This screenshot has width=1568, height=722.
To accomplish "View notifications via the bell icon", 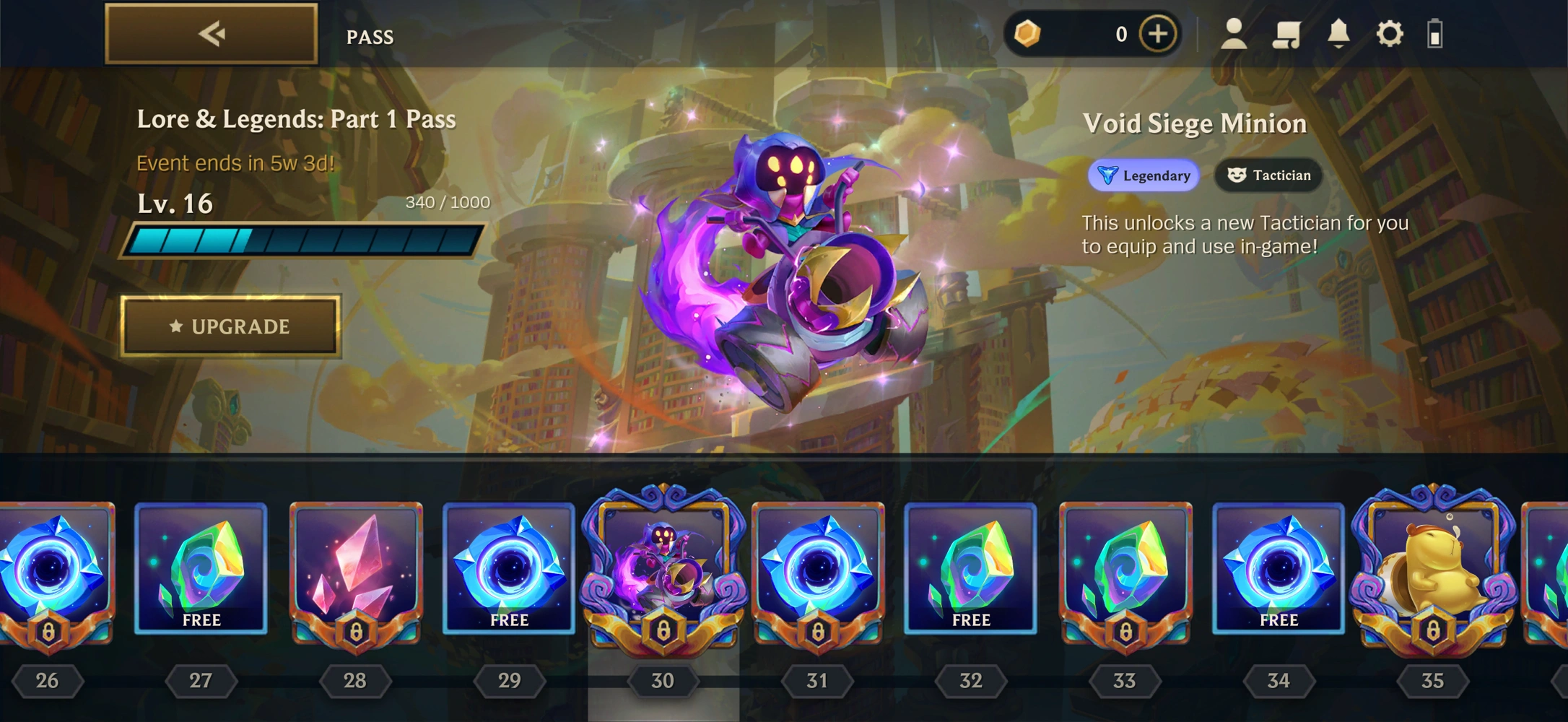I will point(1338,34).
